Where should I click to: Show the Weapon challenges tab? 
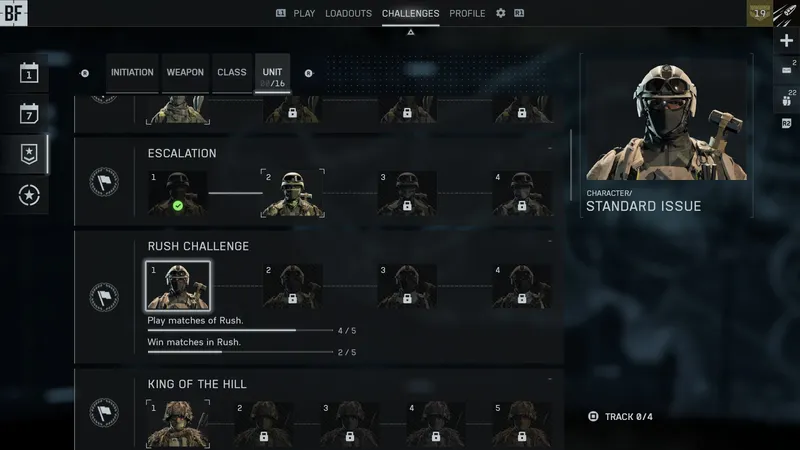click(x=185, y=73)
